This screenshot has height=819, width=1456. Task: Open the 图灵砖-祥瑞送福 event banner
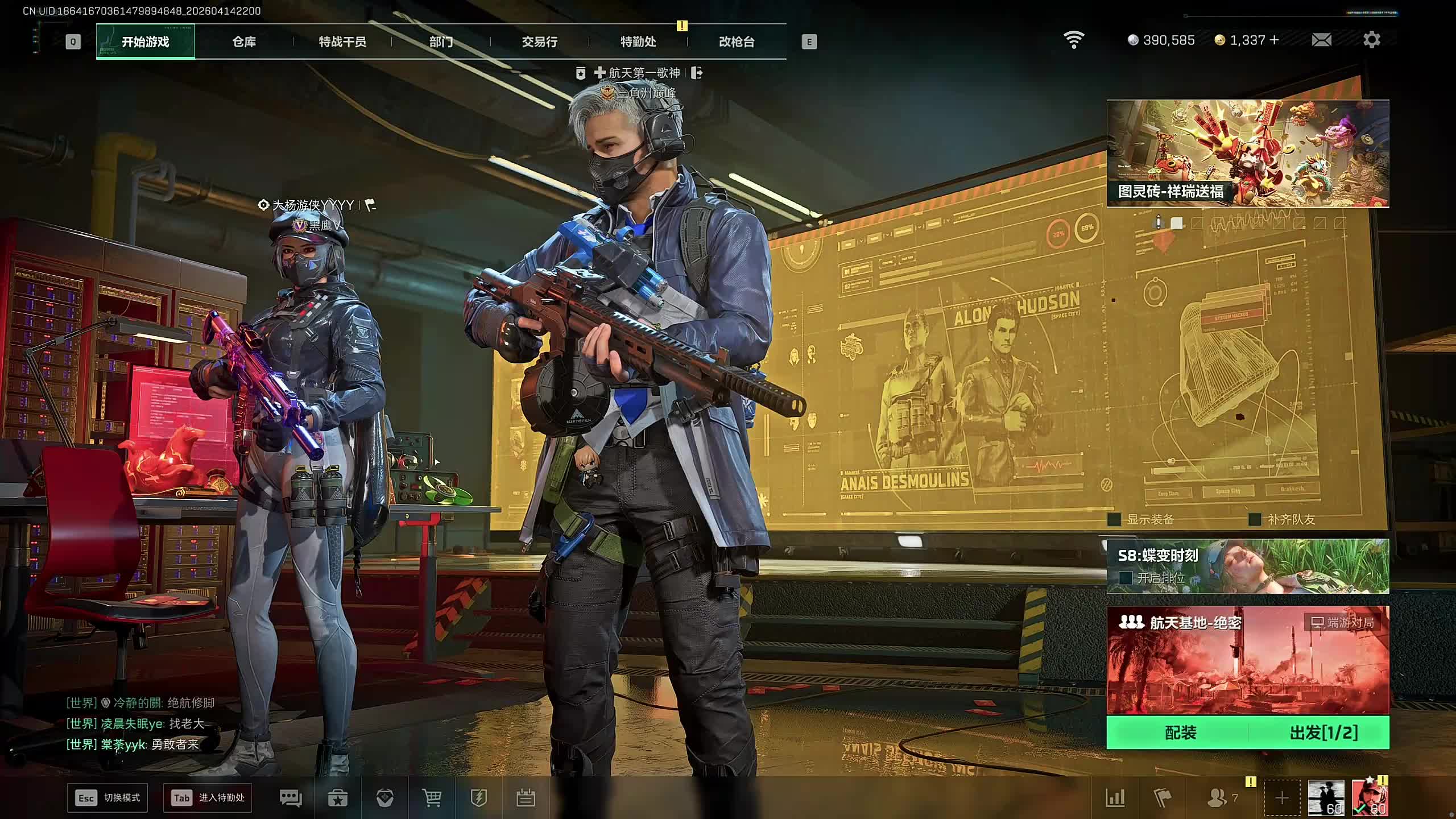(1247, 154)
